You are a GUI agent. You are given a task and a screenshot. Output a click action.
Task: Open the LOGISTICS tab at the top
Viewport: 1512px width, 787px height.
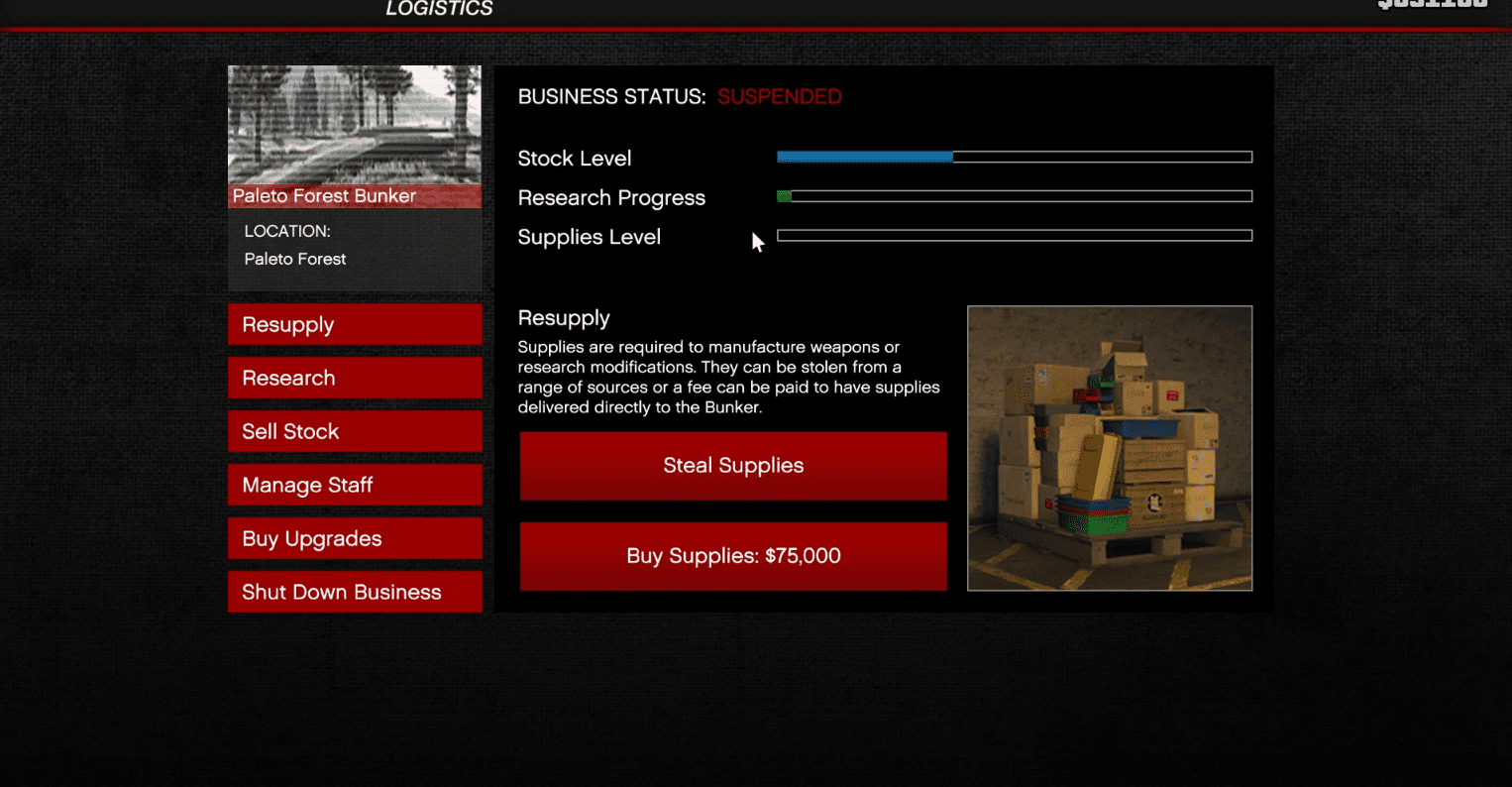coord(439,9)
